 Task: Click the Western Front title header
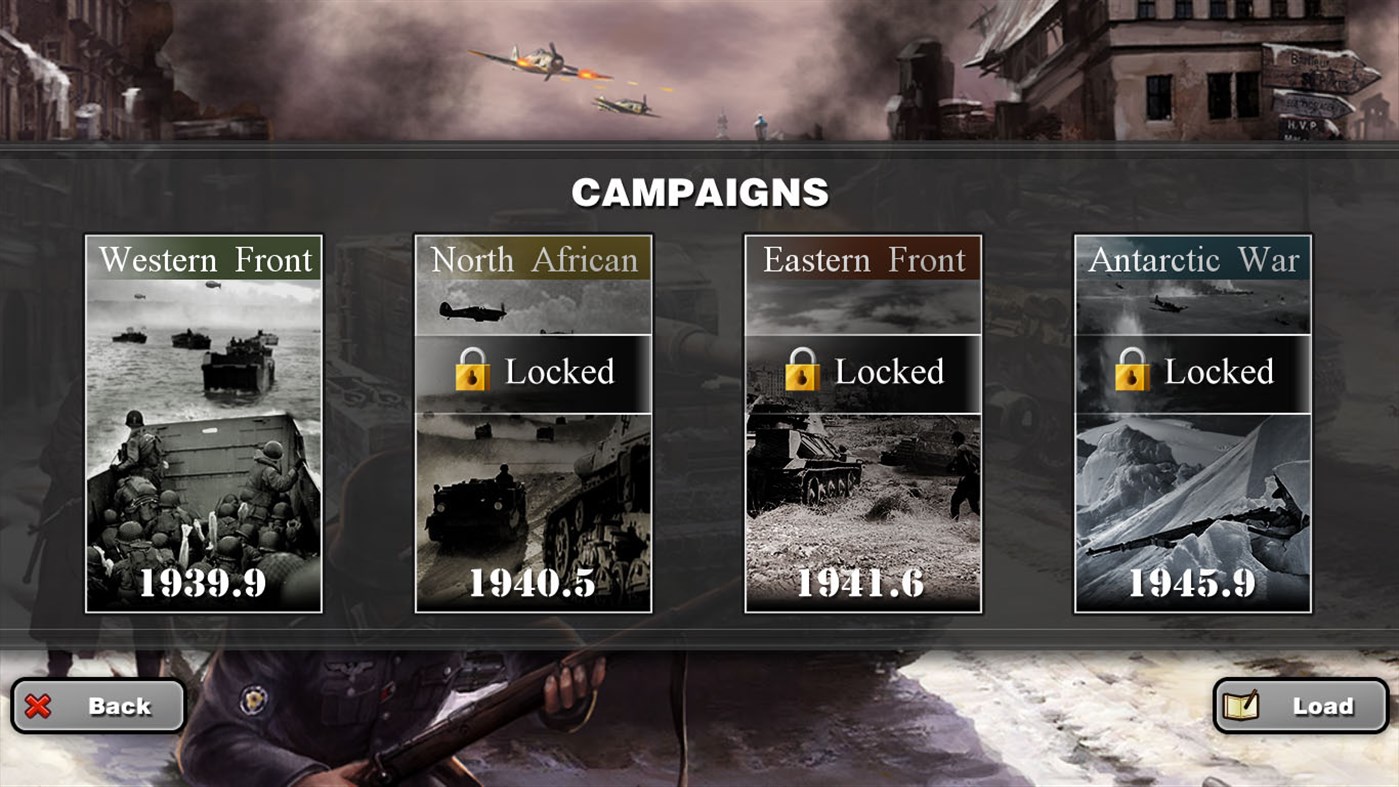tap(203, 259)
